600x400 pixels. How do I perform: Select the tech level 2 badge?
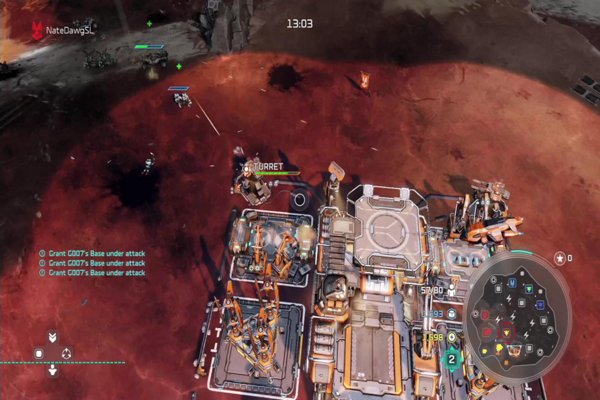tap(452, 358)
